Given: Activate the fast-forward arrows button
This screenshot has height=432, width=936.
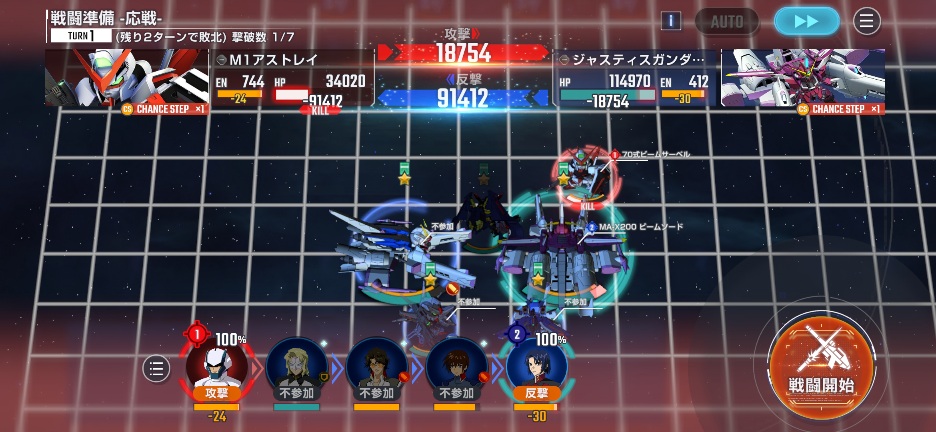Looking at the screenshot, I should [806, 21].
